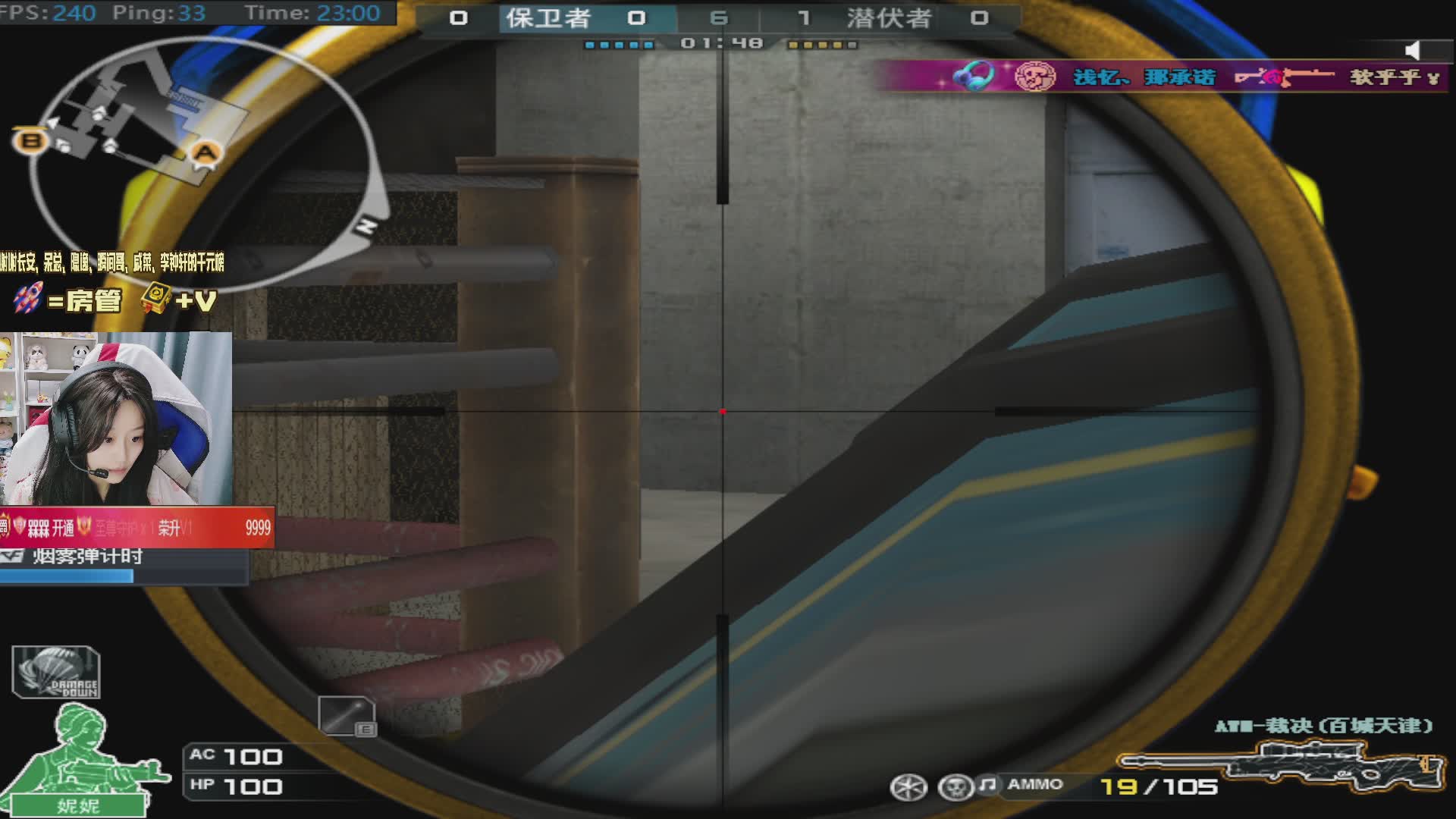Click the round star emblem icon
The width and height of the screenshot is (1456, 819).
(908, 787)
